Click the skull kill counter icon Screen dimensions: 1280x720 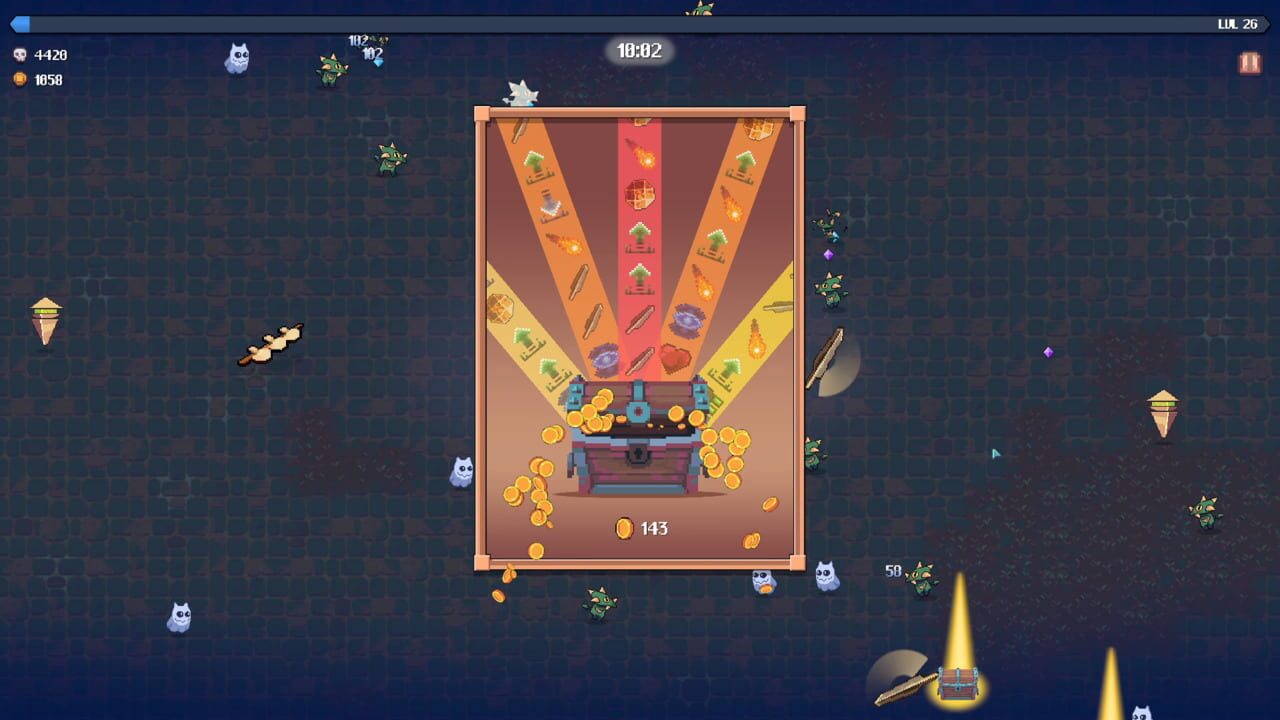coord(20,55)
